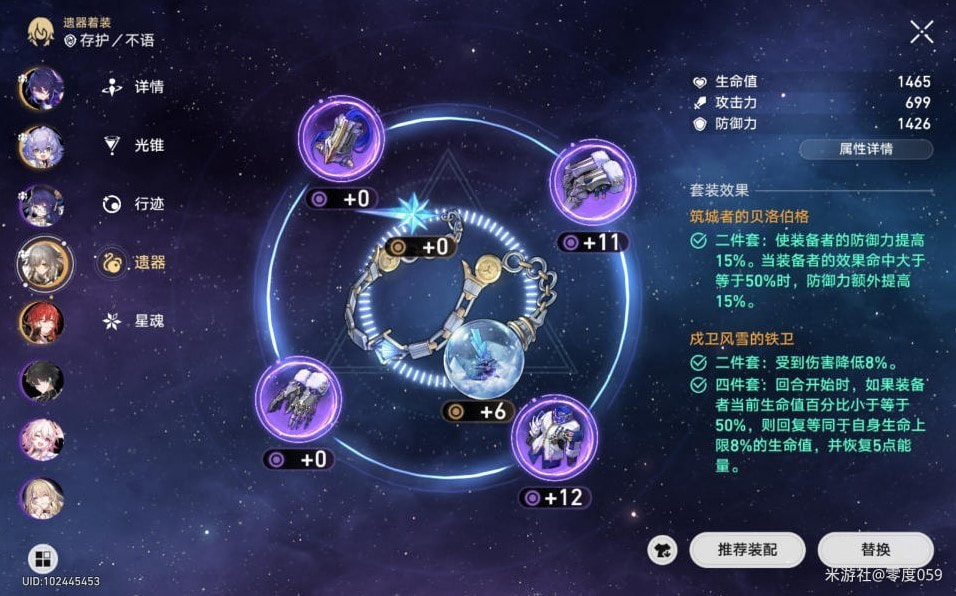Choose the gloves relic marked +11
Screen dimensions: 956x596
(592, 182)
